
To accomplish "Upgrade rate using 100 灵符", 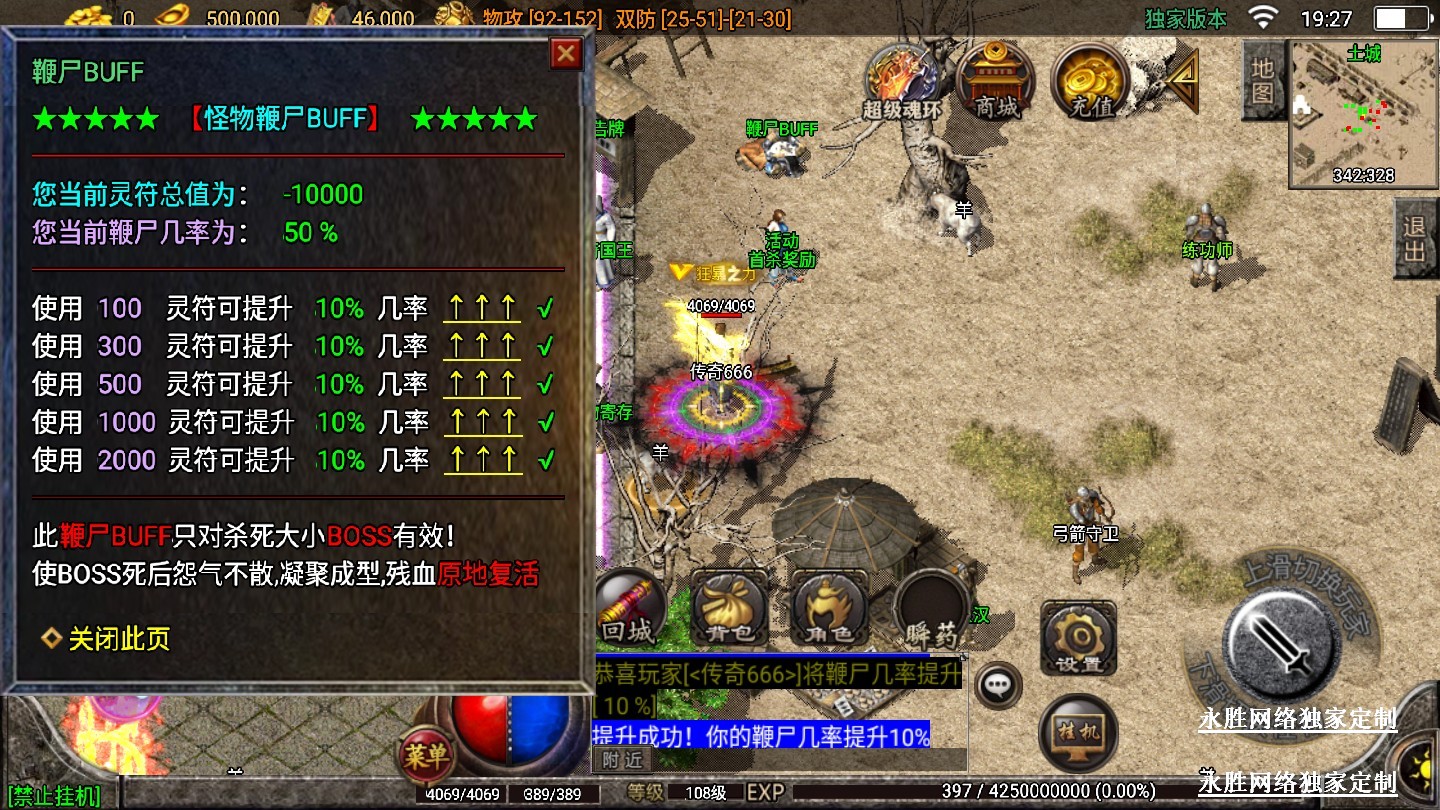I will tap(482, 309).
